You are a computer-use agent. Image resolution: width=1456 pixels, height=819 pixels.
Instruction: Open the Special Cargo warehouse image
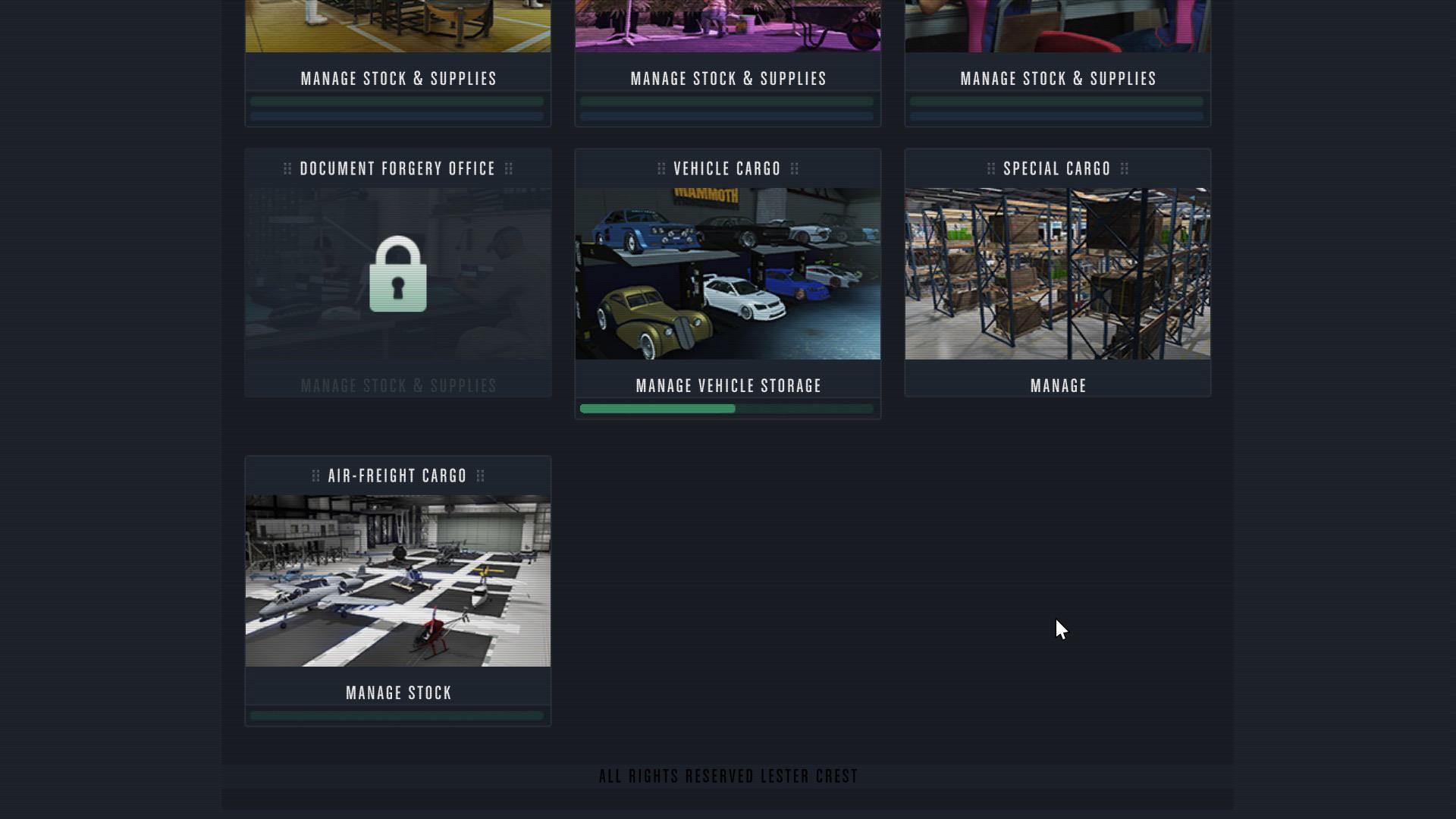click(x=1057, y=273)
